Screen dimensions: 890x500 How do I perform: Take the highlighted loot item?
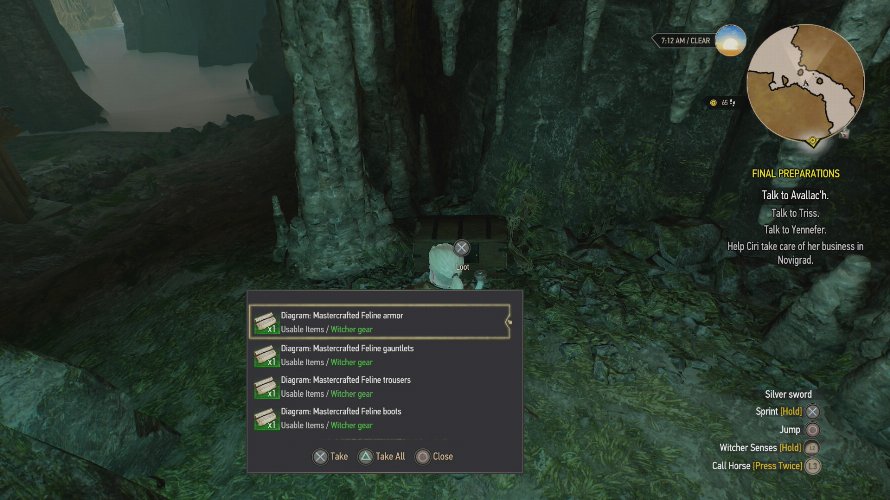[331, 456]
